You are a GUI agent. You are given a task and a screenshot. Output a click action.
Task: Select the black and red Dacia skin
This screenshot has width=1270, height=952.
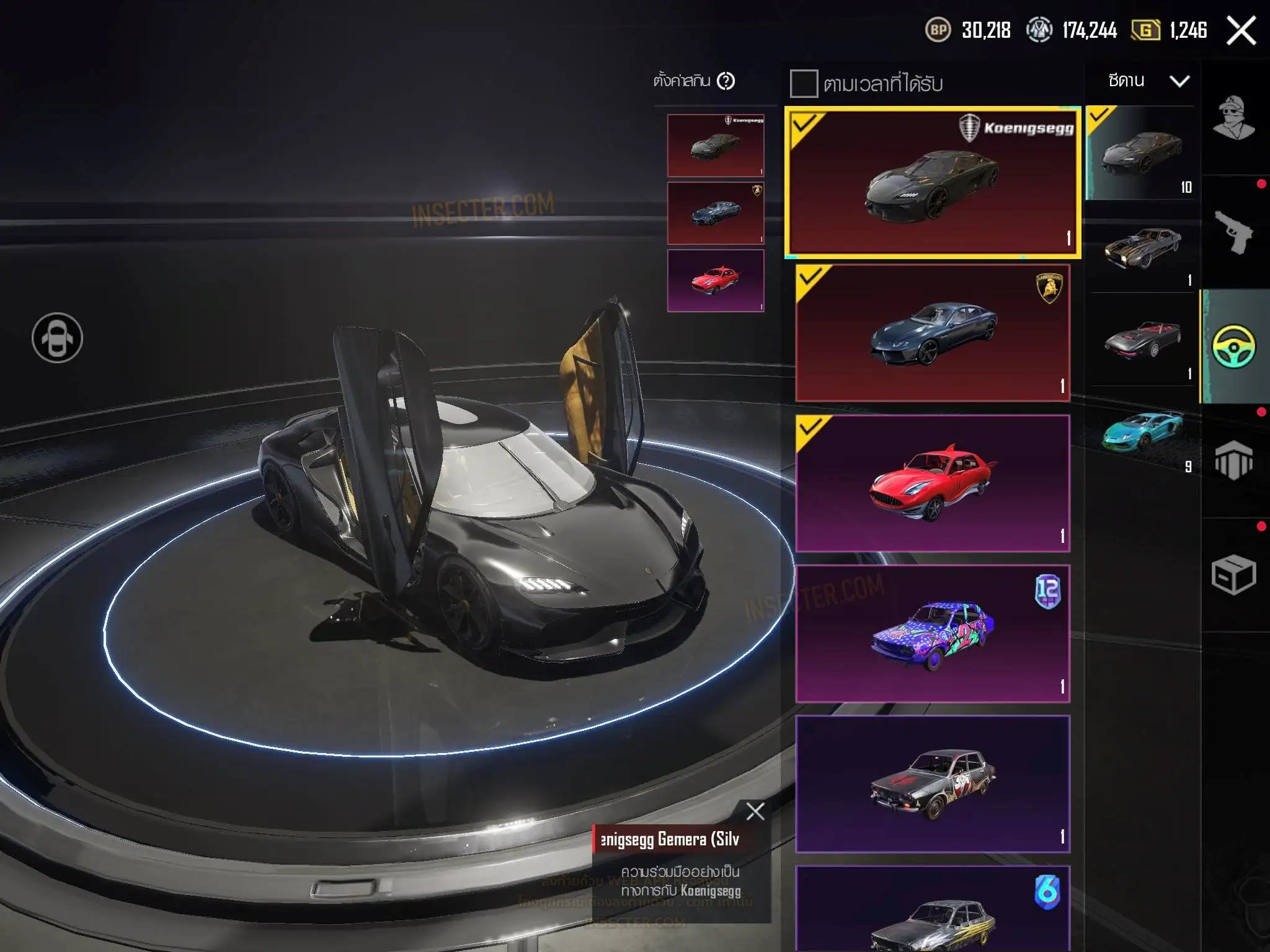point(933,783)
